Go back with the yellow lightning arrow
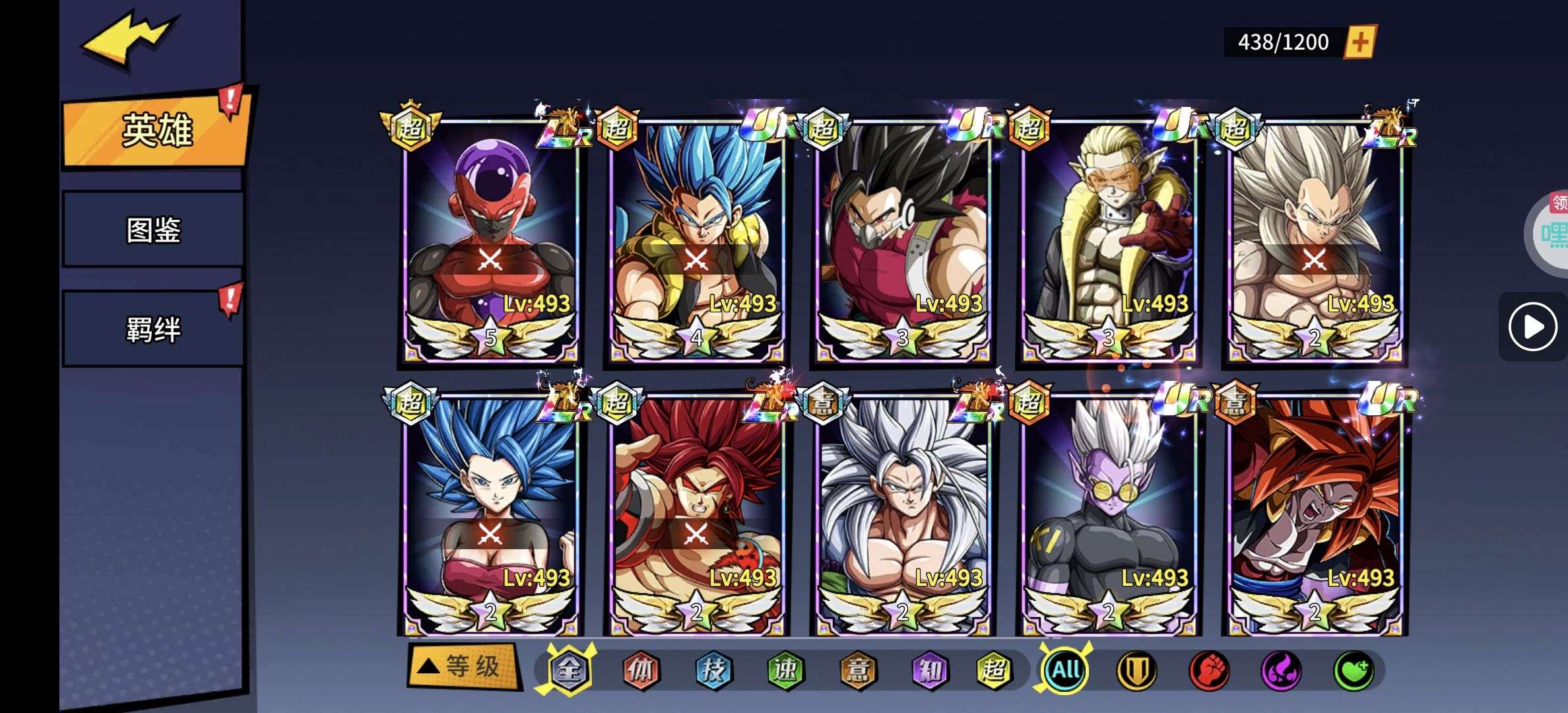The height and width of the screenshot is (713, 1568). coord(129,40)
